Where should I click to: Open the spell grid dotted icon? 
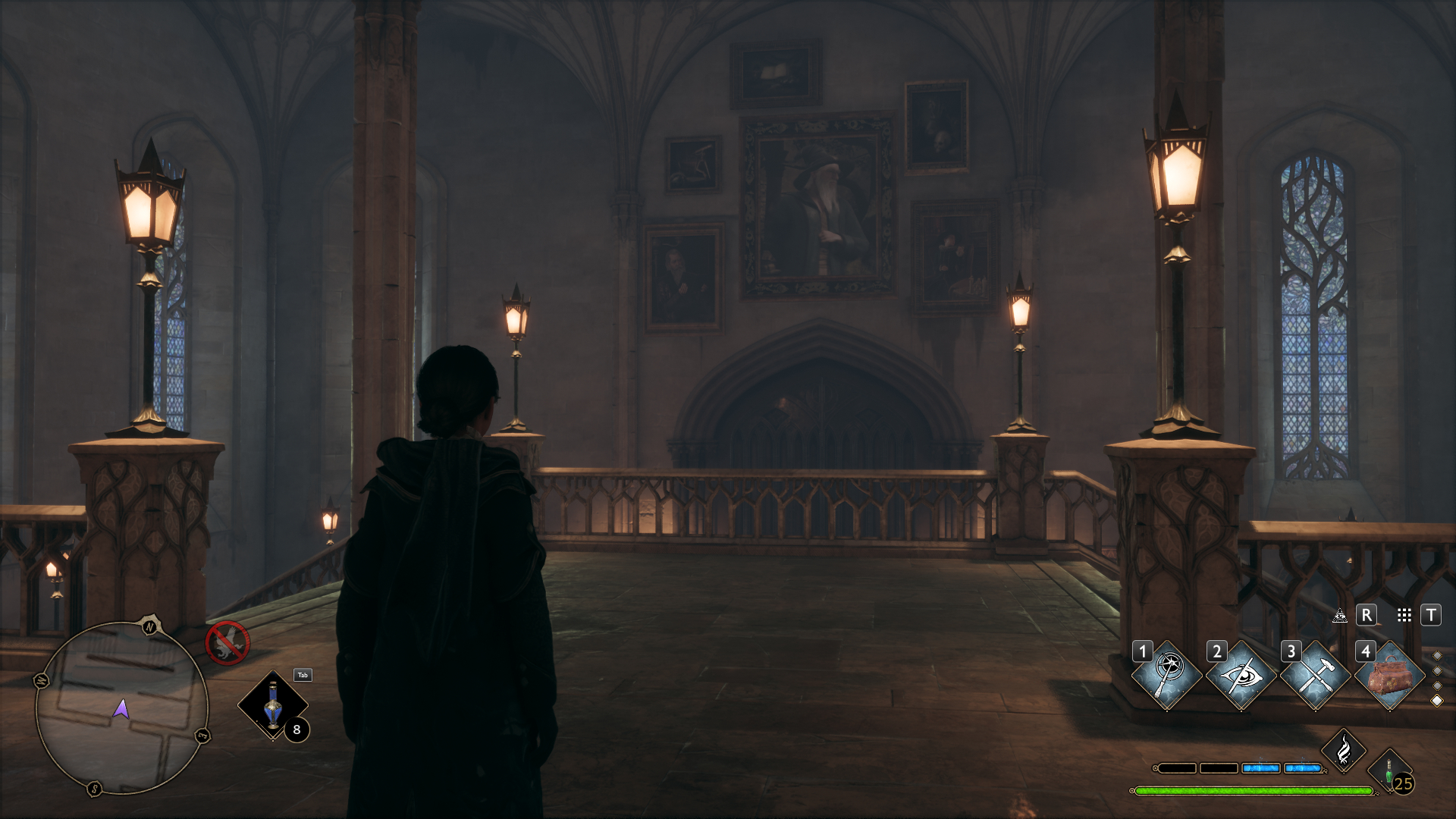(1404, 615)
